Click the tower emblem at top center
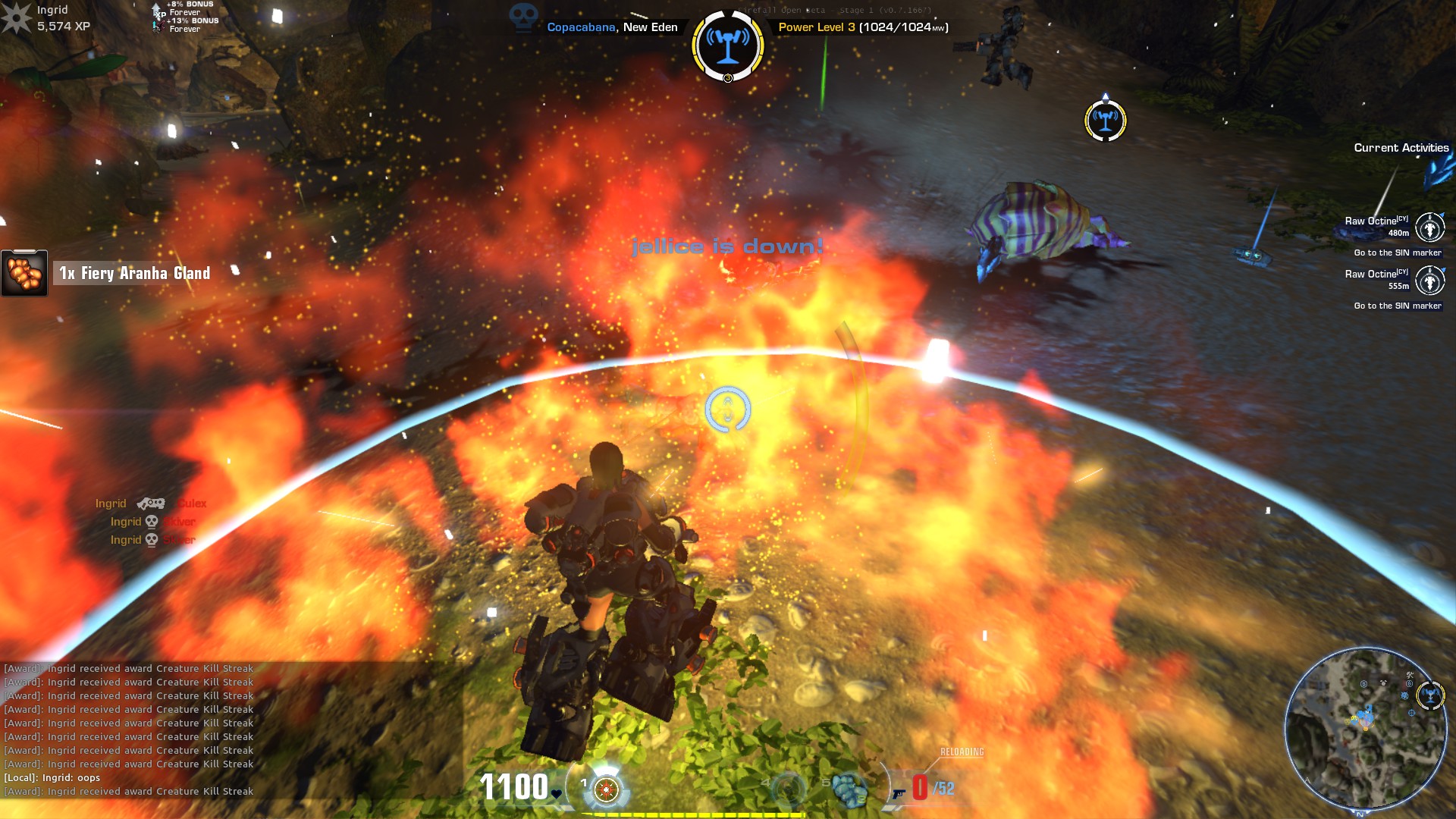The width and height of the screenshot is (1456, 819). [727, 44]
